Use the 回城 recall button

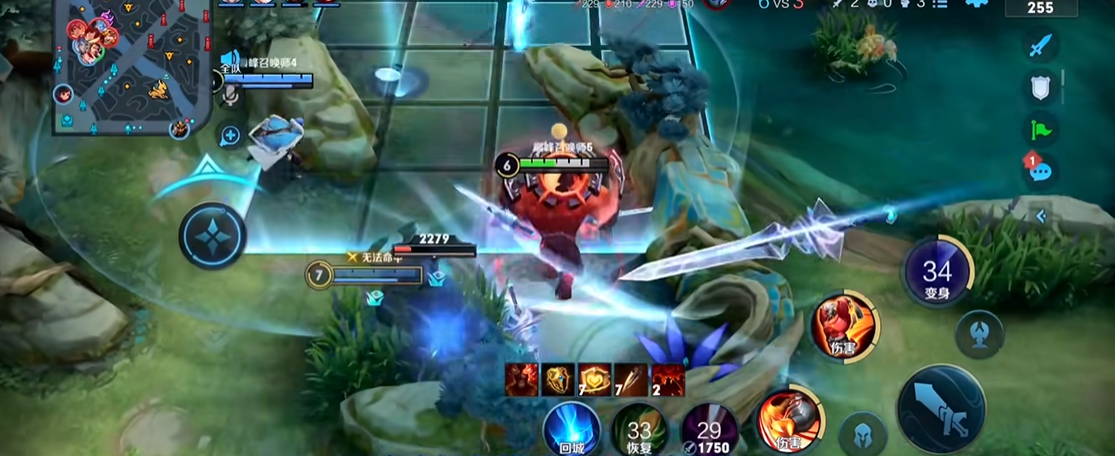click(572, 430)
